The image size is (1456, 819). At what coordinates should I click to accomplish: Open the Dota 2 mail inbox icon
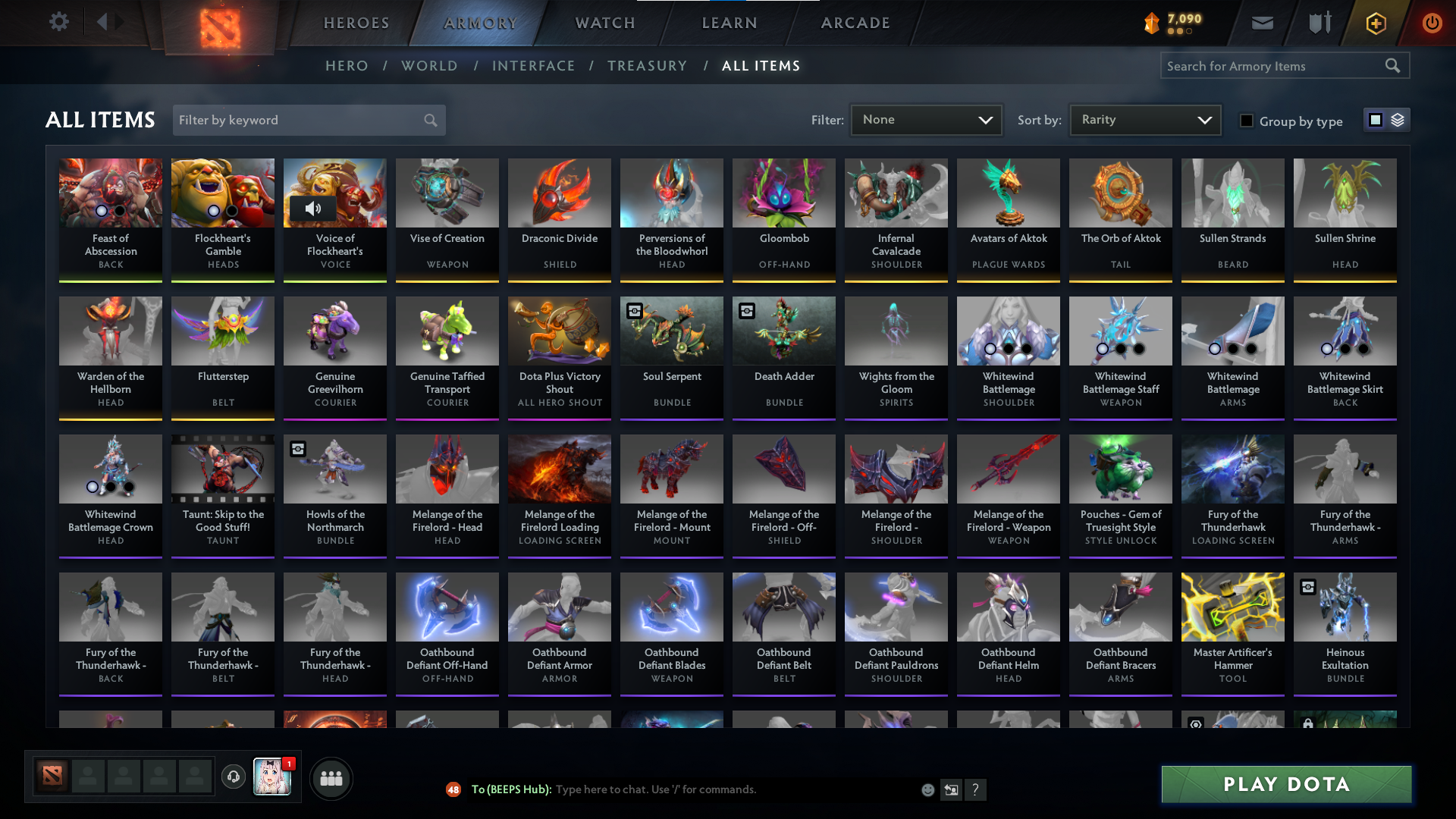pos(1262,23)
